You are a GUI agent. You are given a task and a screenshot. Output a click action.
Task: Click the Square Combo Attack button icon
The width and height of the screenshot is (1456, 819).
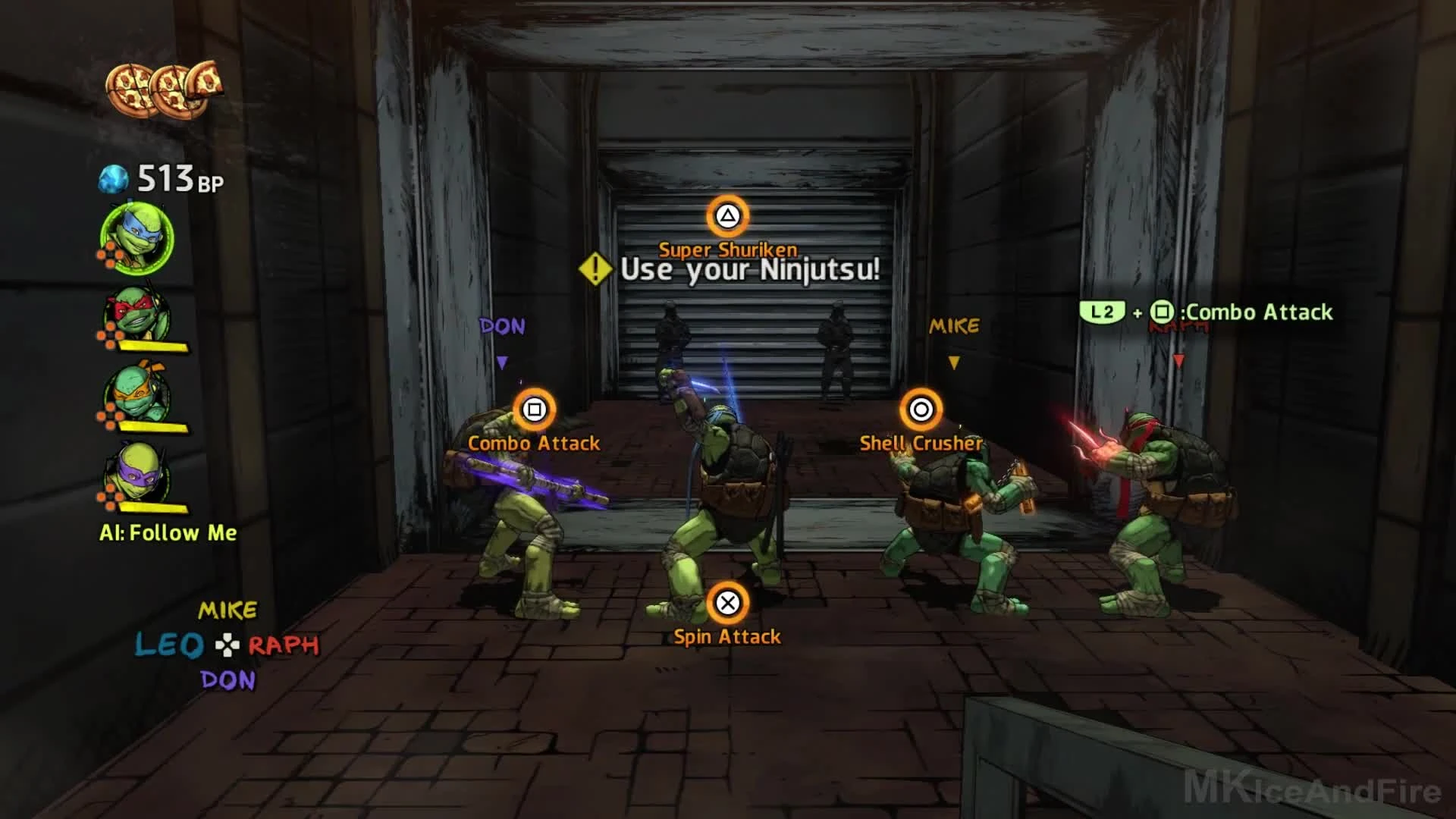[535, 410]
